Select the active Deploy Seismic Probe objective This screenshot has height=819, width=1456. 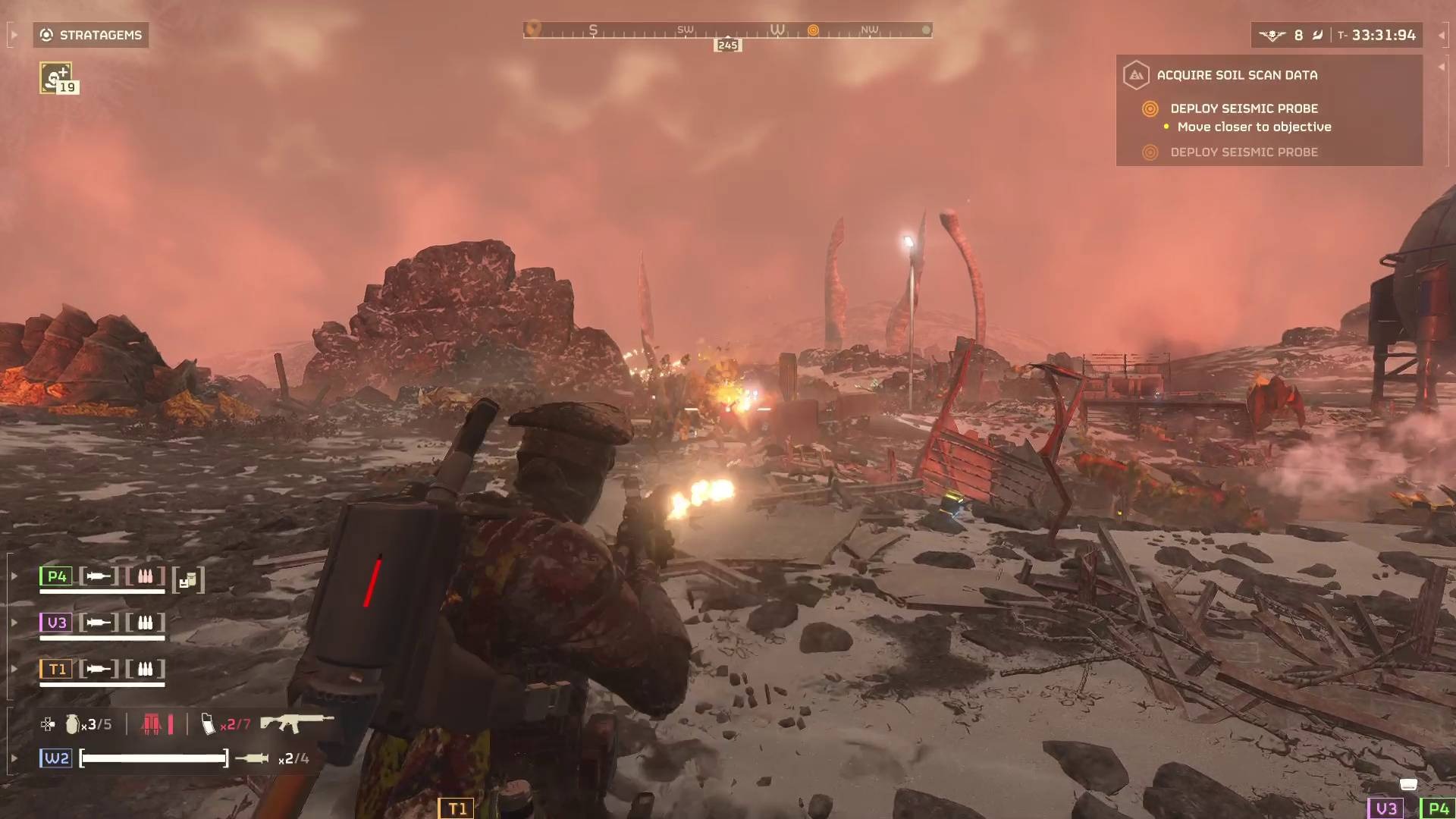(1244, 108)
